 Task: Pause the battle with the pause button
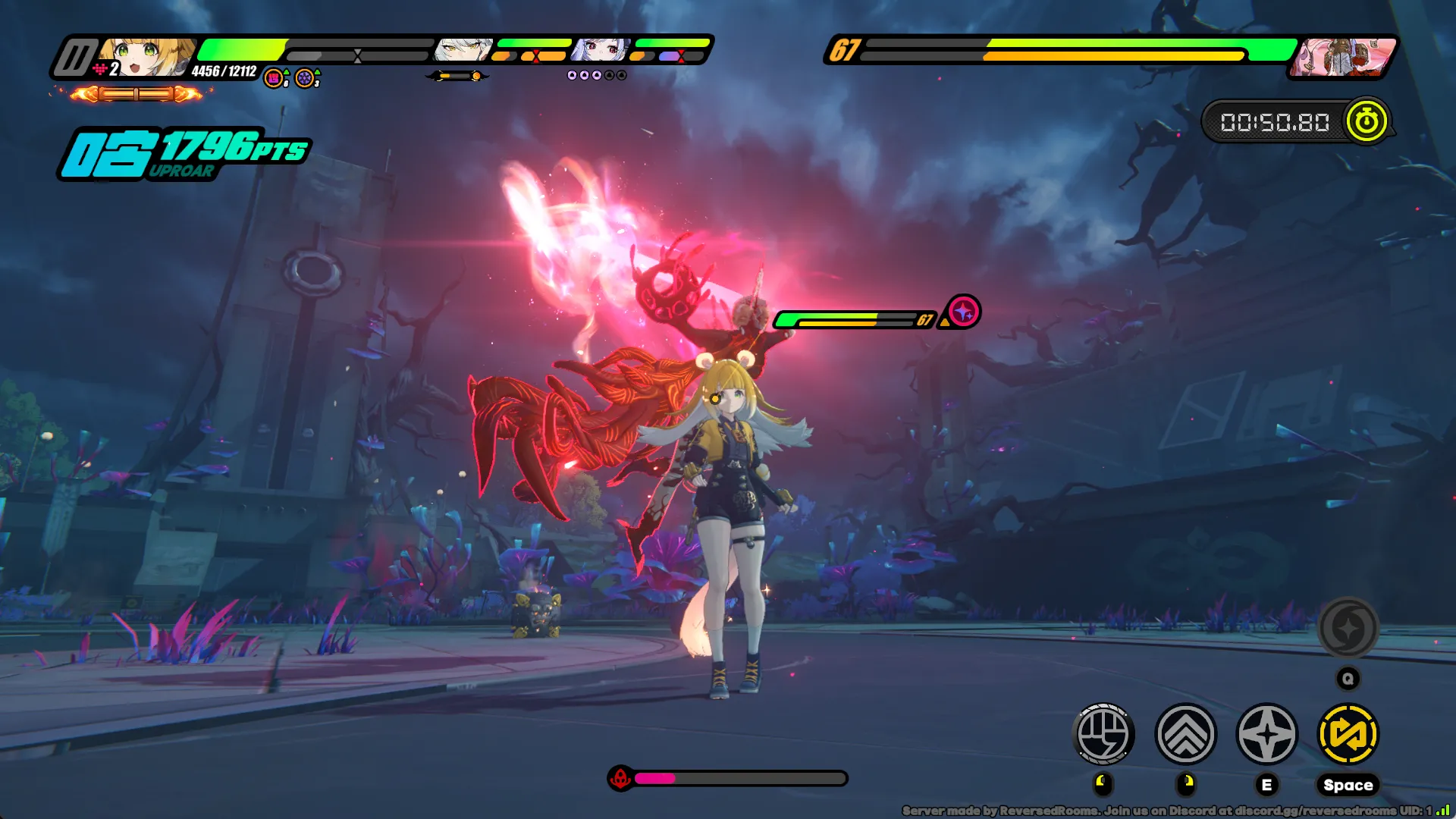coord(75,58)
